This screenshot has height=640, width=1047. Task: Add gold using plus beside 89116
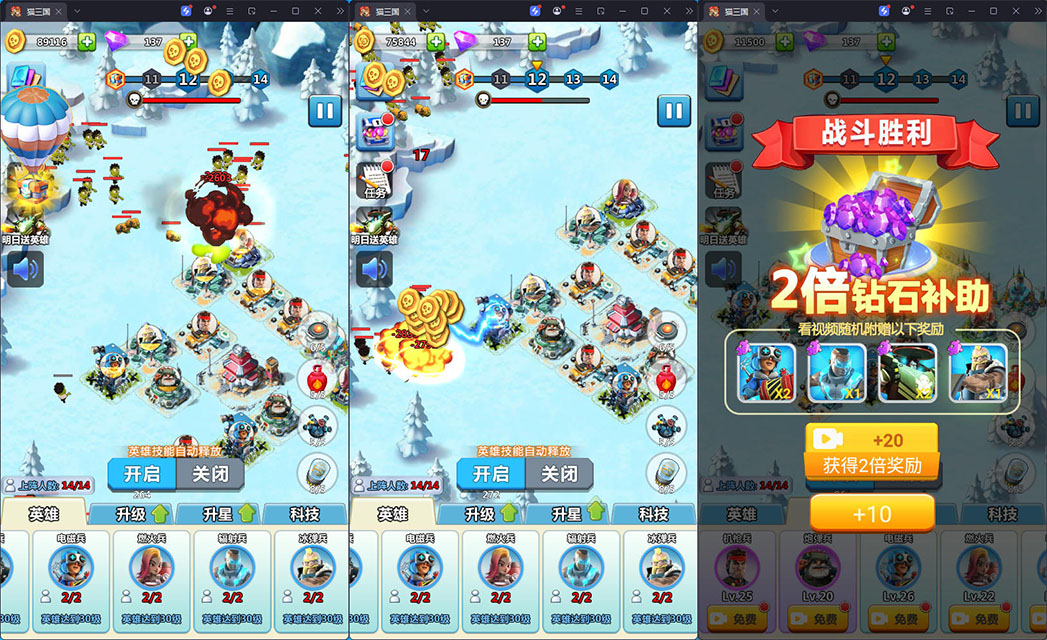point(87,42)
